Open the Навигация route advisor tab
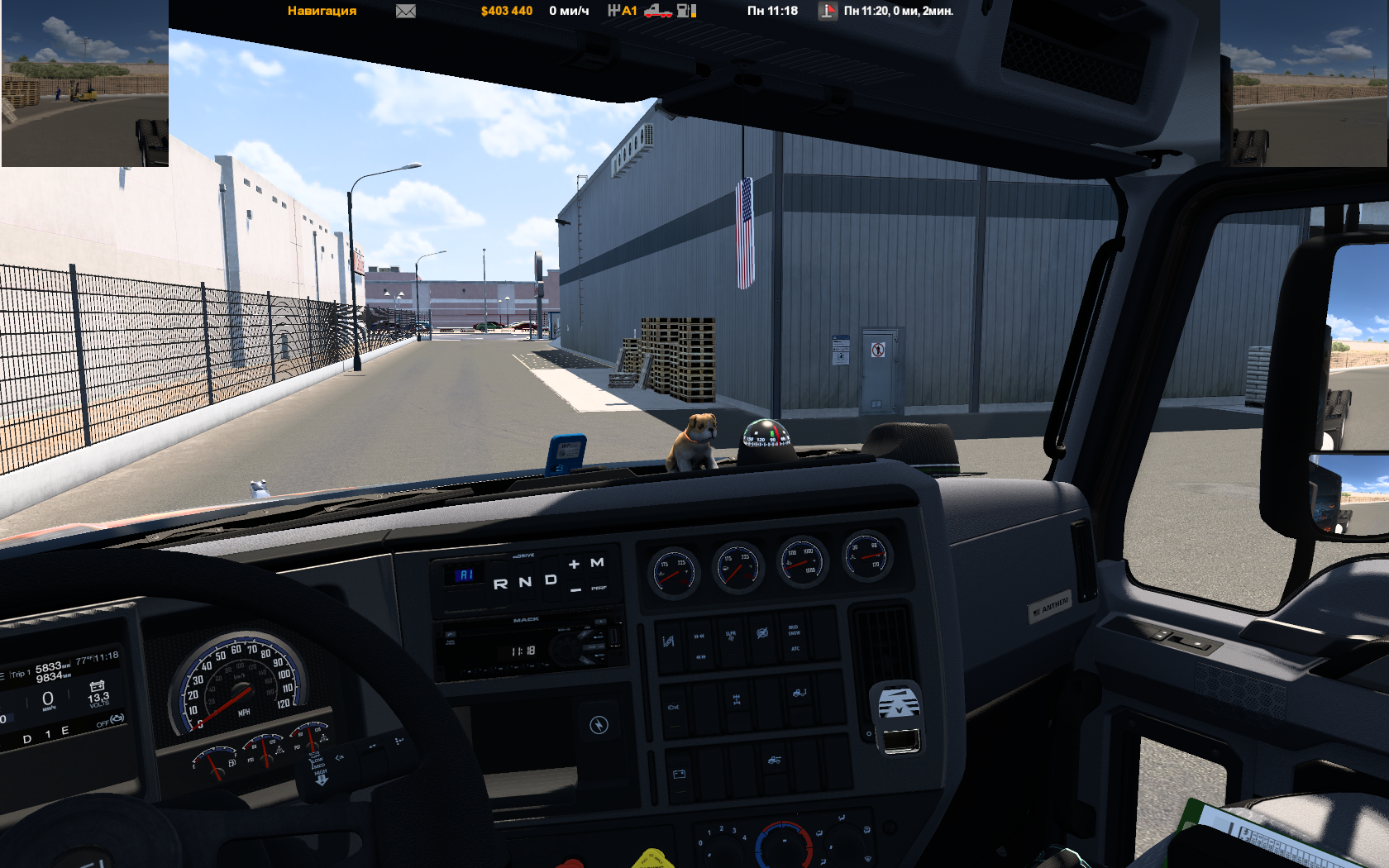The width and height of the screenshot is (1389, 868). [322, 11]
